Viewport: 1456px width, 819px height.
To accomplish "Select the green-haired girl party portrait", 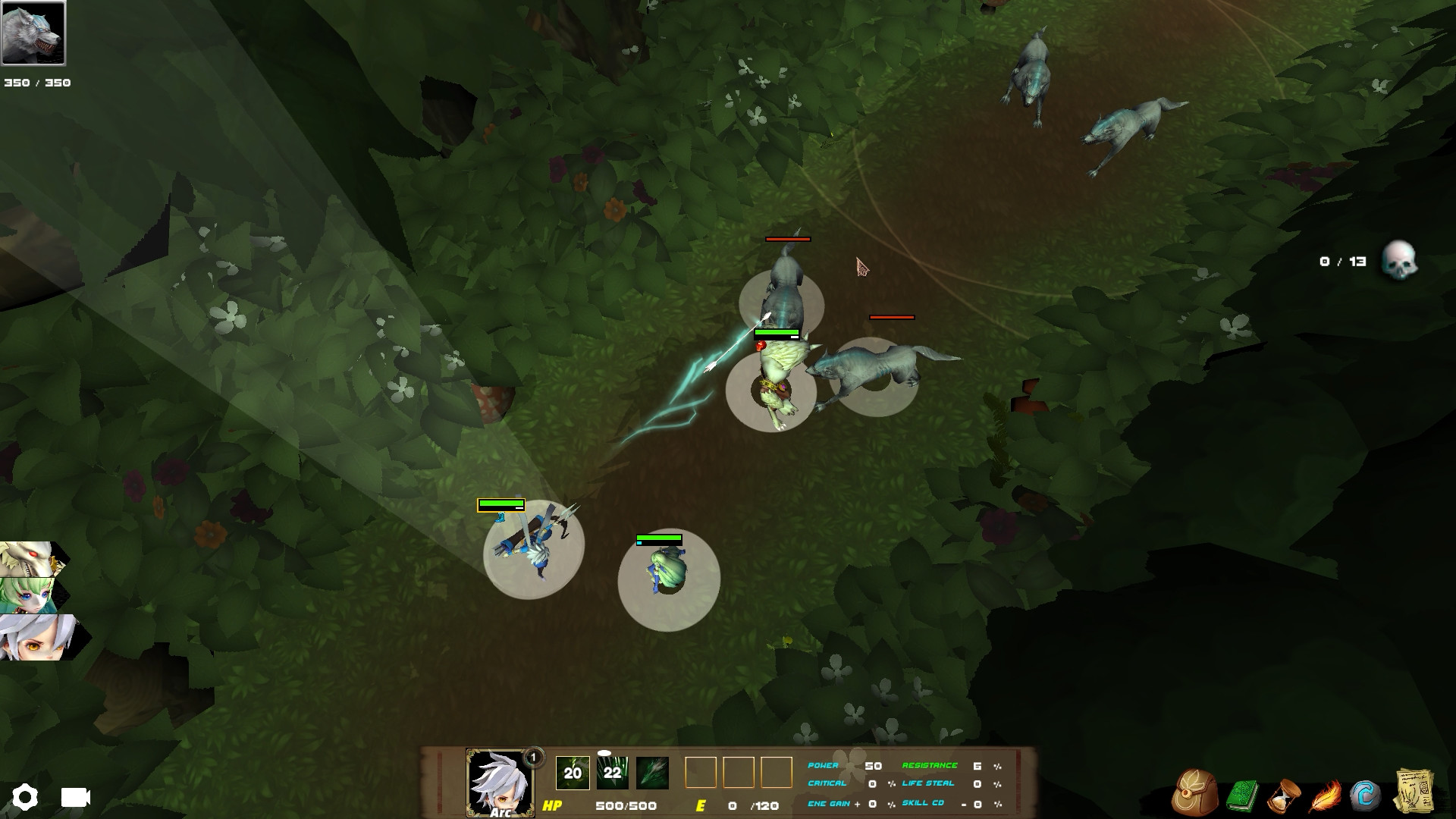I will click(x=29, y=595).
